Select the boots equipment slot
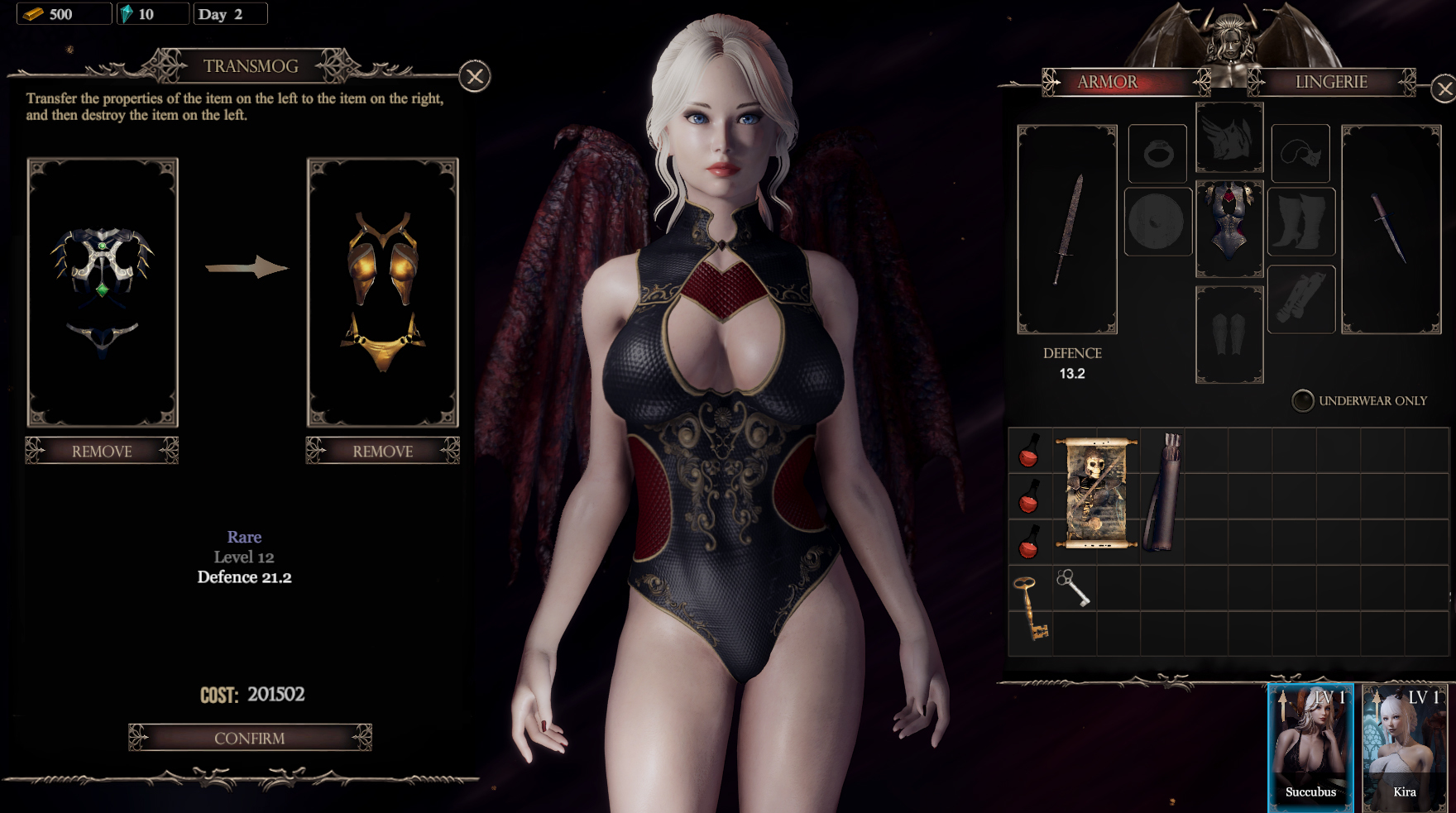1456x813 pixels. (1300, 221)
